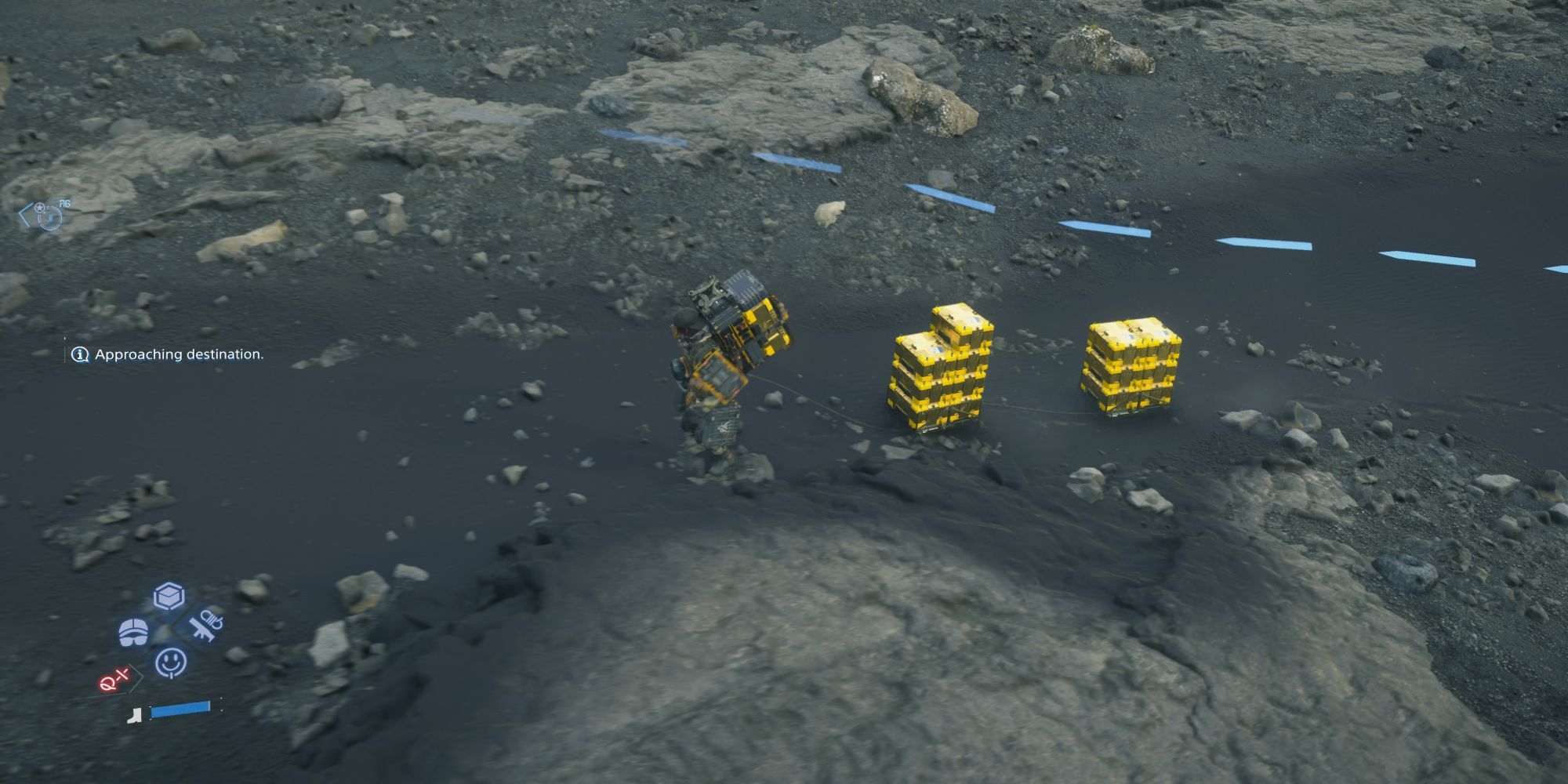The width and height of the screenshot is (1568, 784).
Task: Click the circular compass gauge top-left
Action: tap(51, 217)
